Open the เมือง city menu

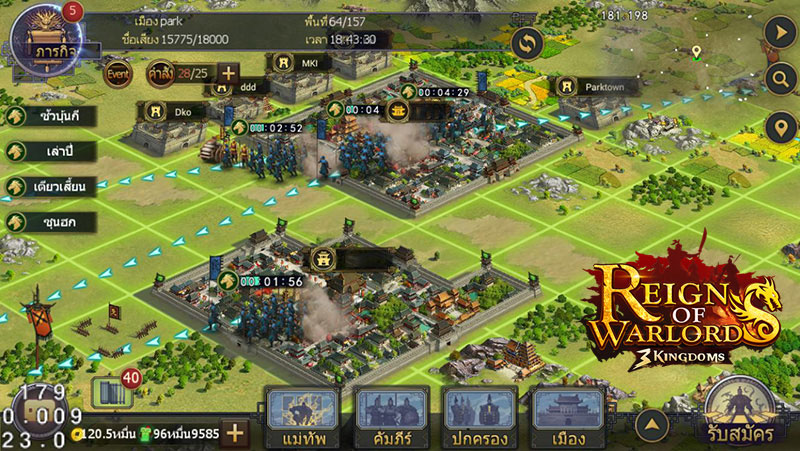pyautogui.click(x=568, y=416)
